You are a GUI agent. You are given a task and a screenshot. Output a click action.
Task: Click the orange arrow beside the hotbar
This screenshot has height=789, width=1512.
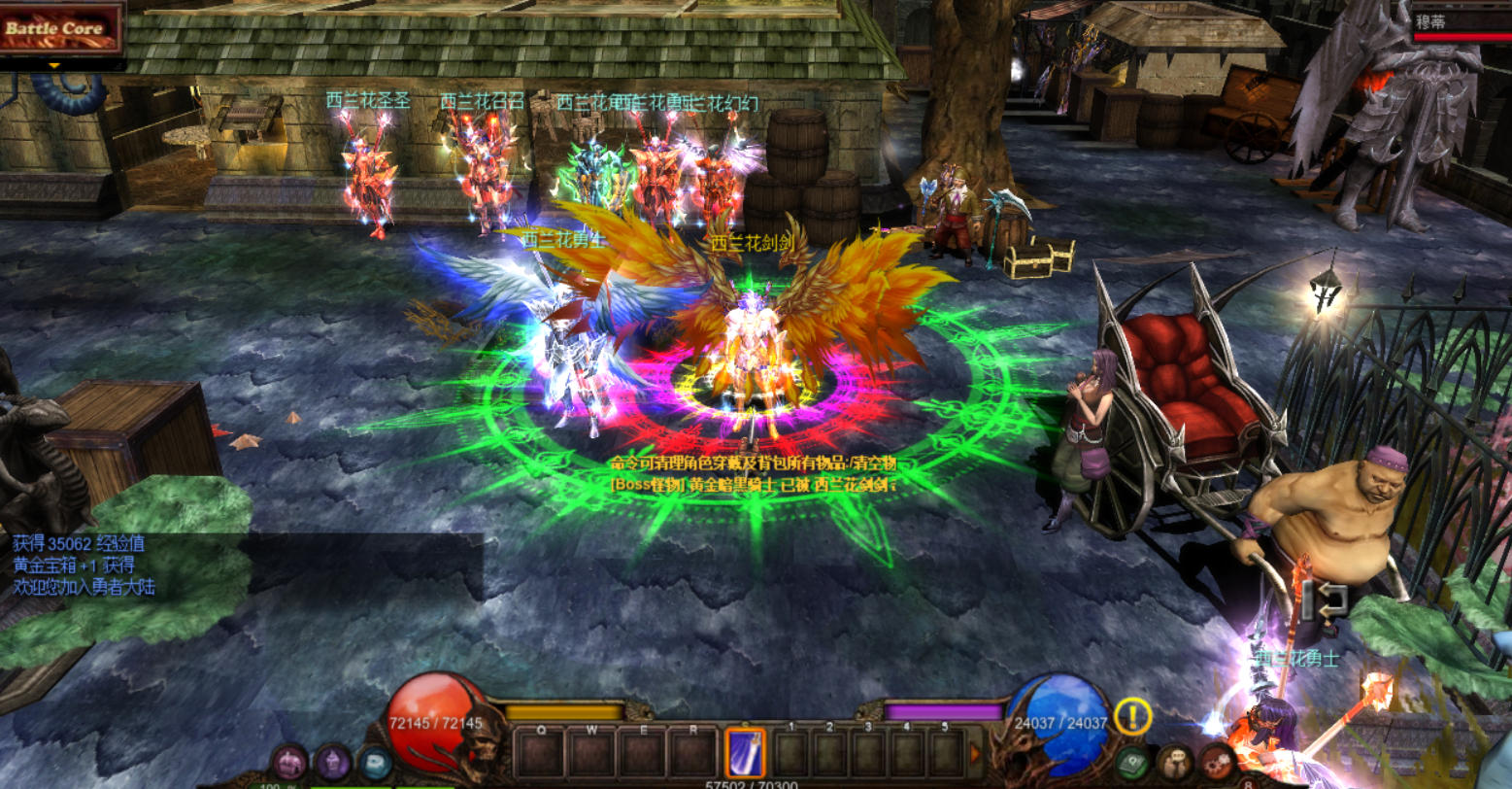point(975,753)
